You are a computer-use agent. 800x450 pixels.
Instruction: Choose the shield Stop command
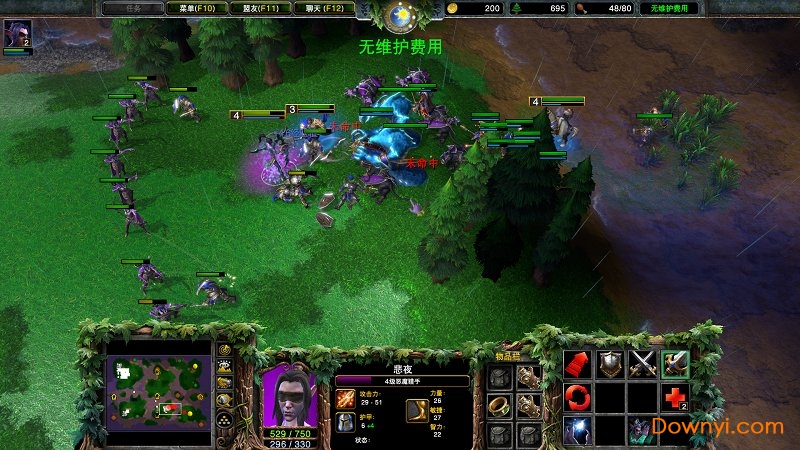609,365
